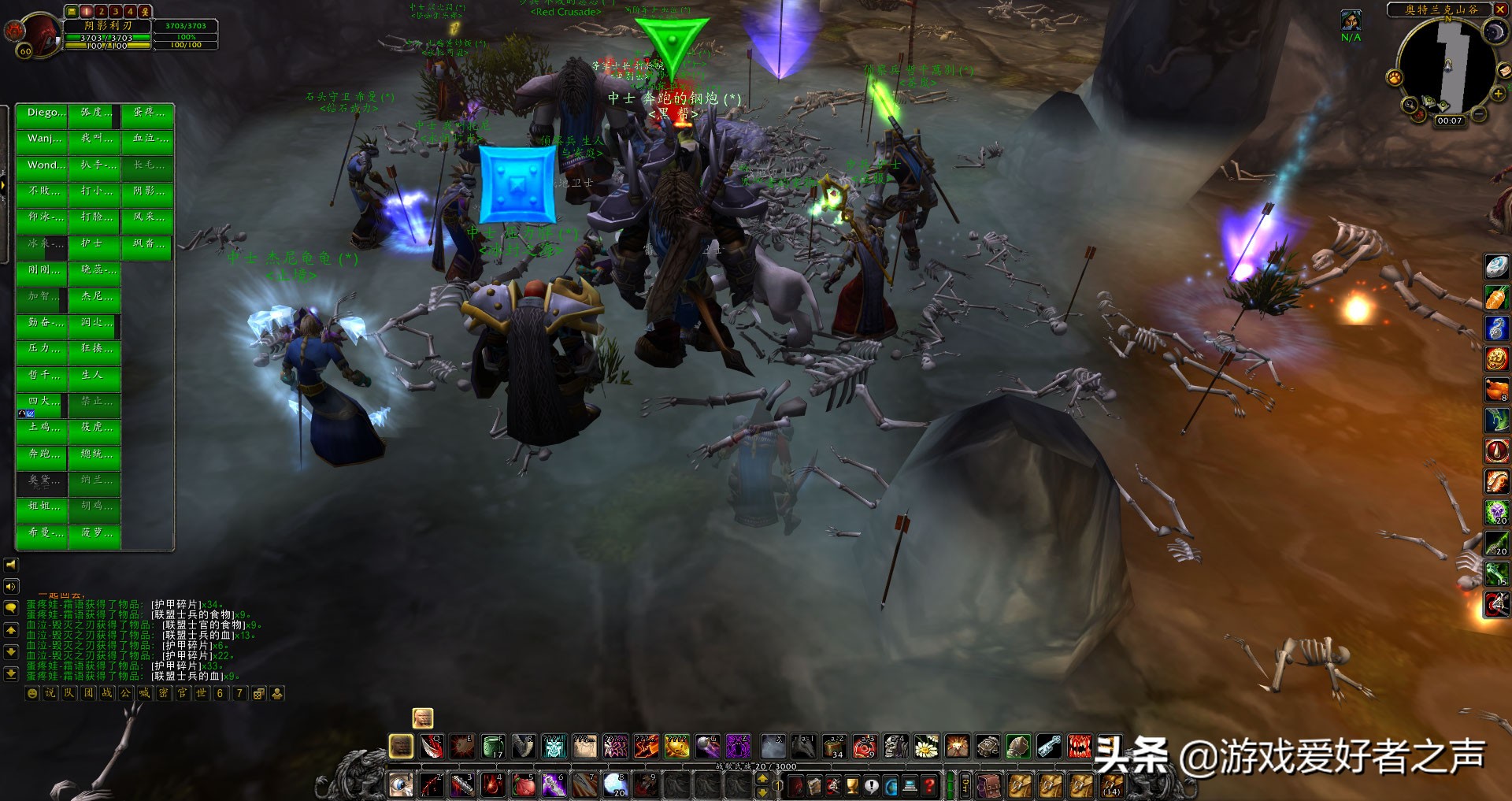Target the Wanj raid member frame
Screen dimensions: 1512x801
coord(42,139)
